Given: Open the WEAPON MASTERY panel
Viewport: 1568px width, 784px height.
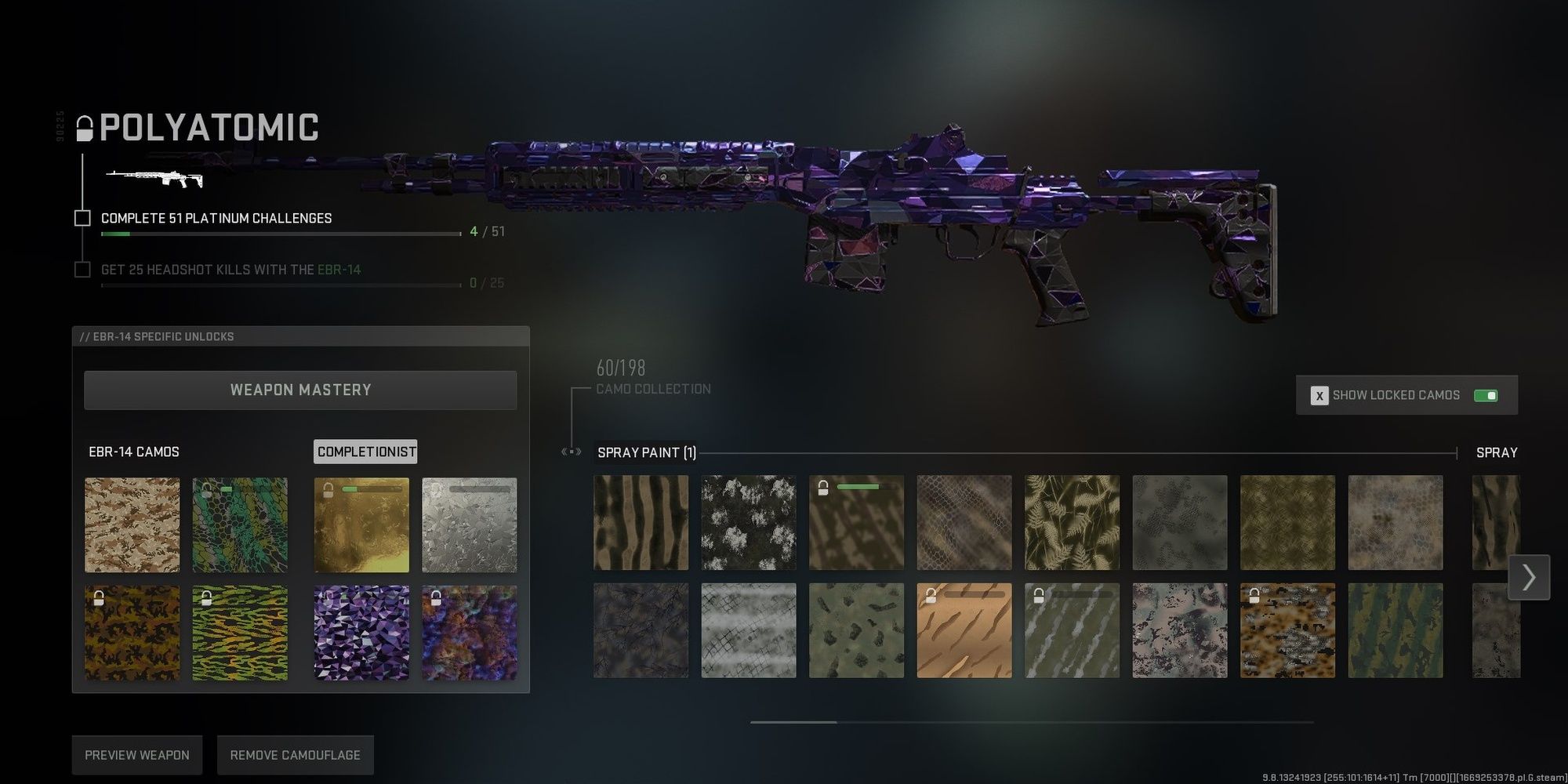Looking at the screenshot, I should (x=300, y=390).
